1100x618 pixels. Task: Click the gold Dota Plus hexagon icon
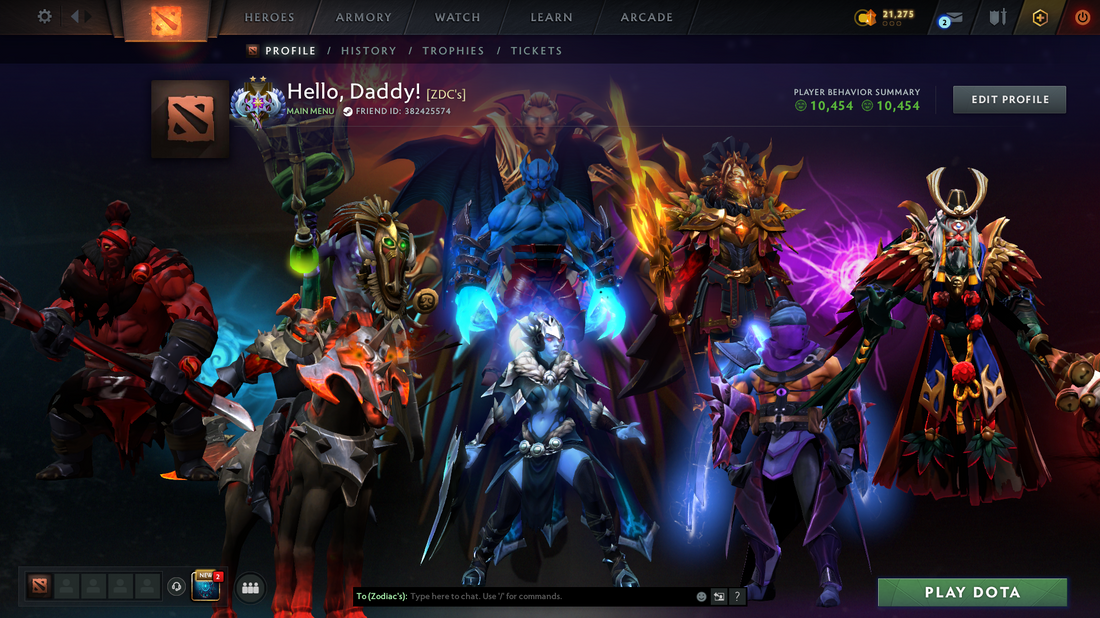[1040, 18]
